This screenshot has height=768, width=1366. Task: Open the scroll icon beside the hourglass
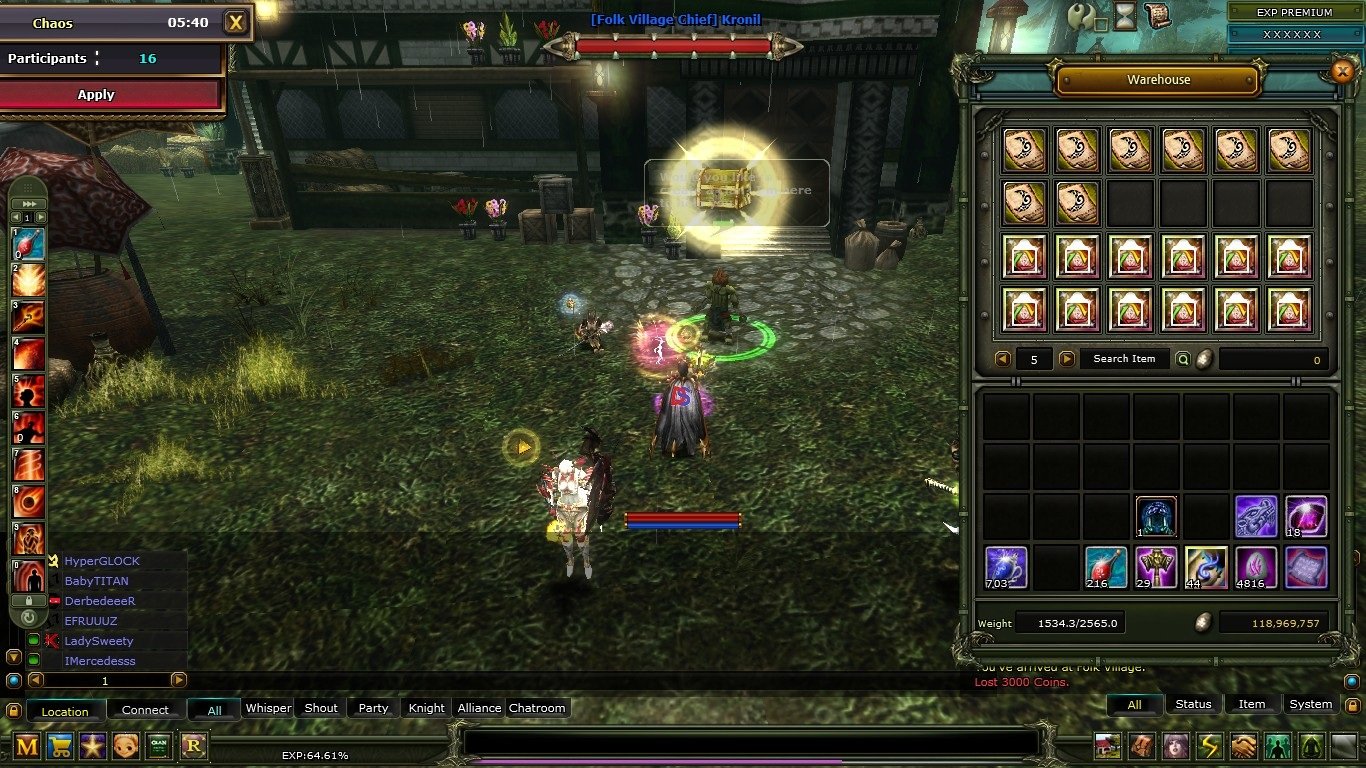tap(1158, 15)
